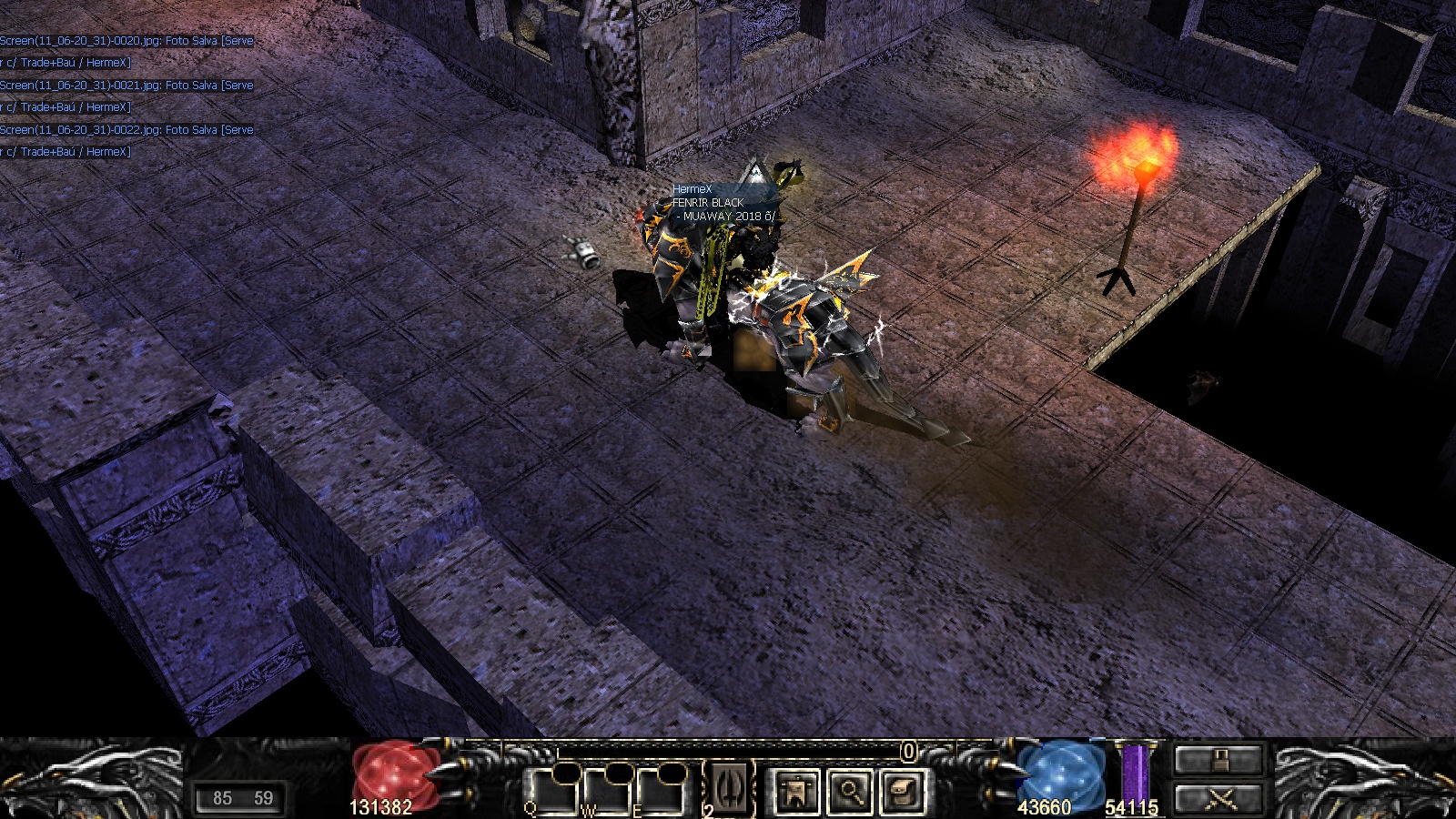Image resolution: width=1456 pixels, height=819 pixels.
Task: Select the active skill slot icon
Action: (x=730, y=788)
